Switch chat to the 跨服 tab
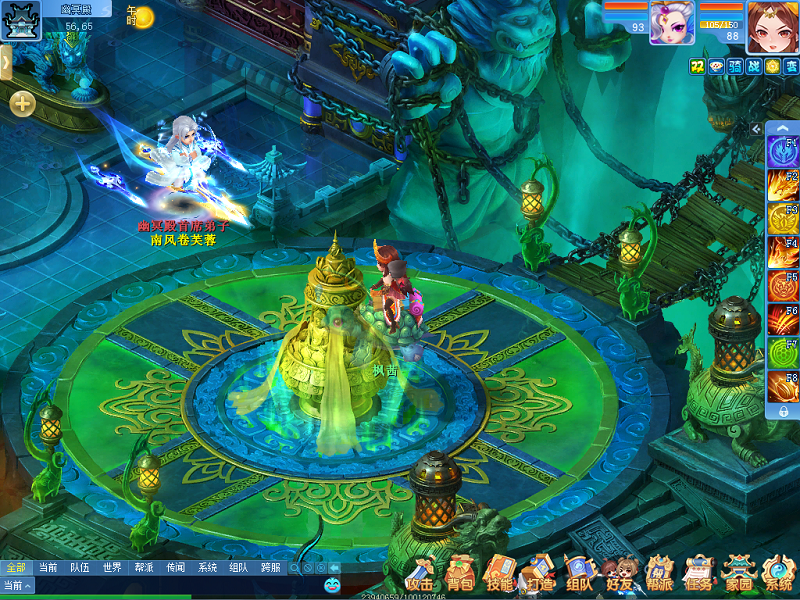 pyautogui.click(x=270, y=567)
